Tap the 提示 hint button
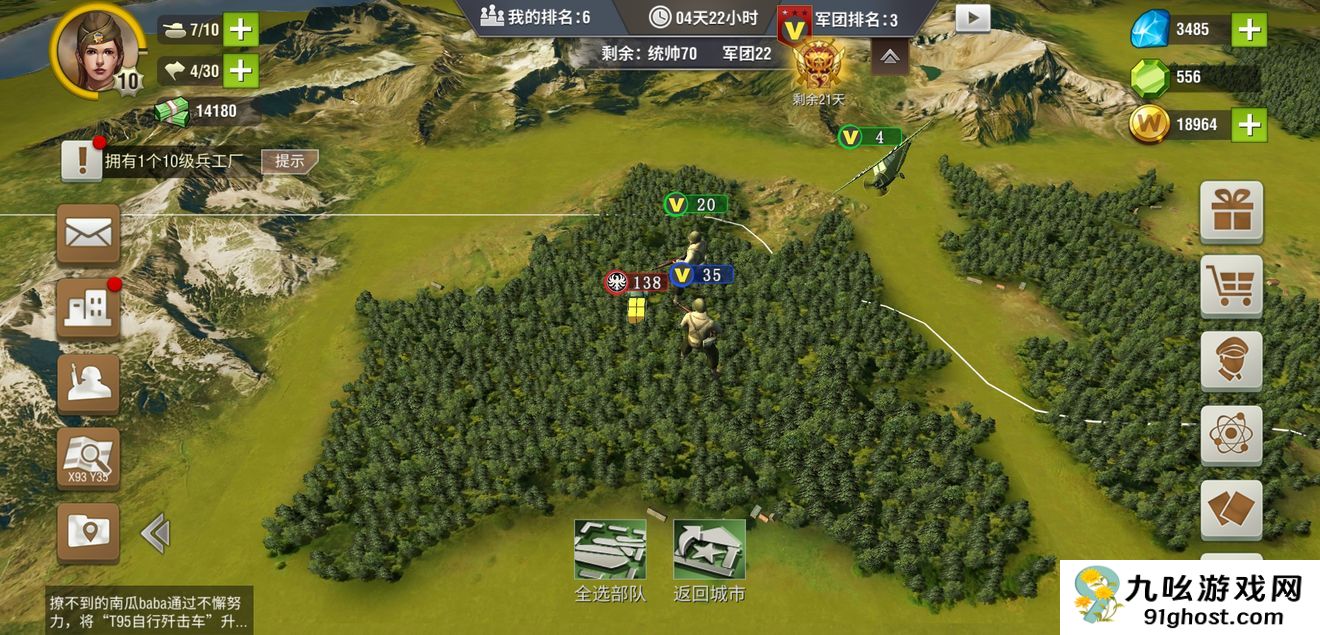Viewport: 1320px width, 635px height. (290, 161)
